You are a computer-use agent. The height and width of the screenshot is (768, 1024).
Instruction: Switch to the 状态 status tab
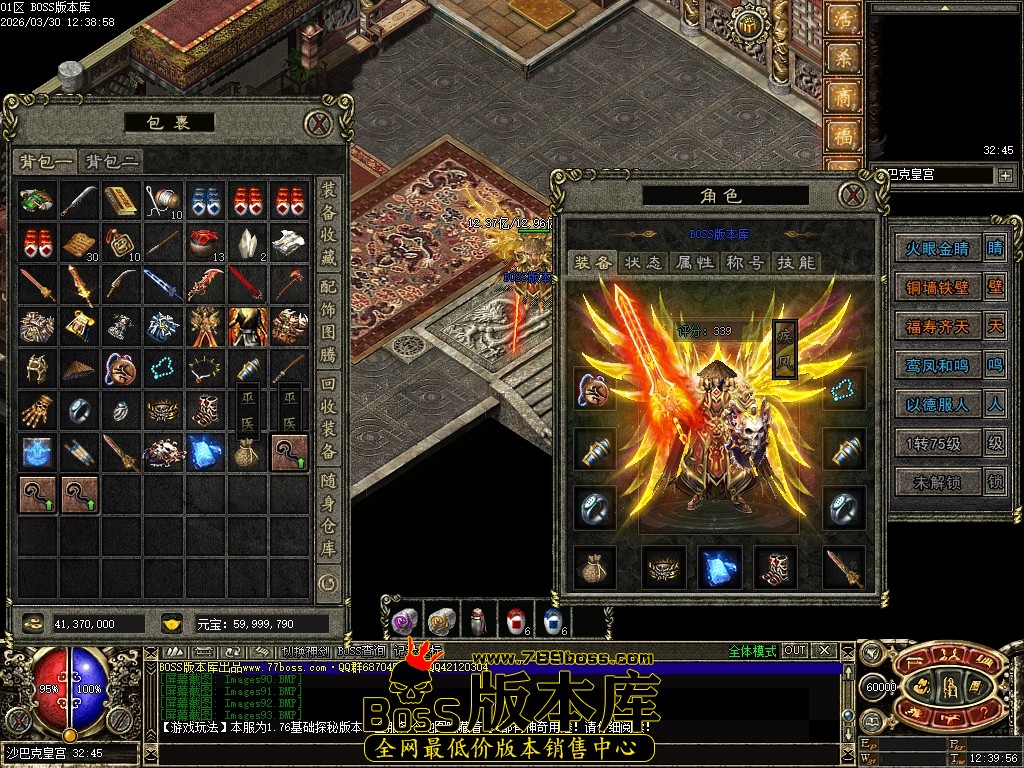pyautogui.click(x=643, y=262)
